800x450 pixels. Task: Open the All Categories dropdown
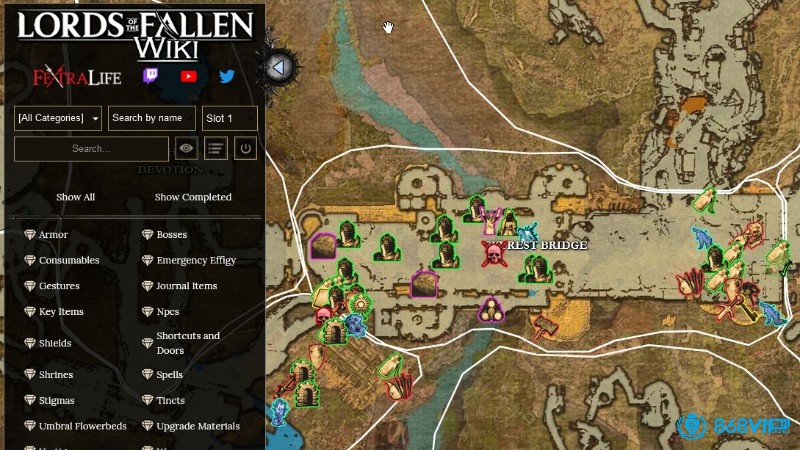point(58,118)
